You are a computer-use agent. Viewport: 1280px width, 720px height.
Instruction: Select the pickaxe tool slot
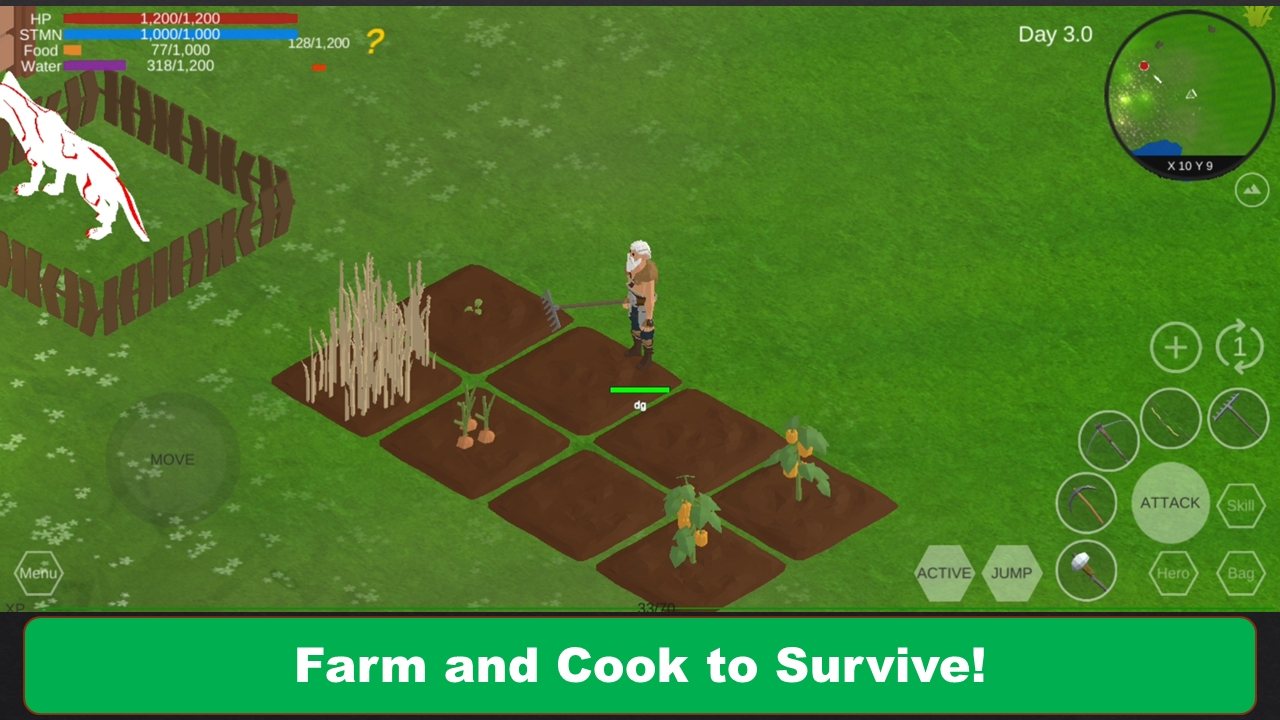(1086, 502)
